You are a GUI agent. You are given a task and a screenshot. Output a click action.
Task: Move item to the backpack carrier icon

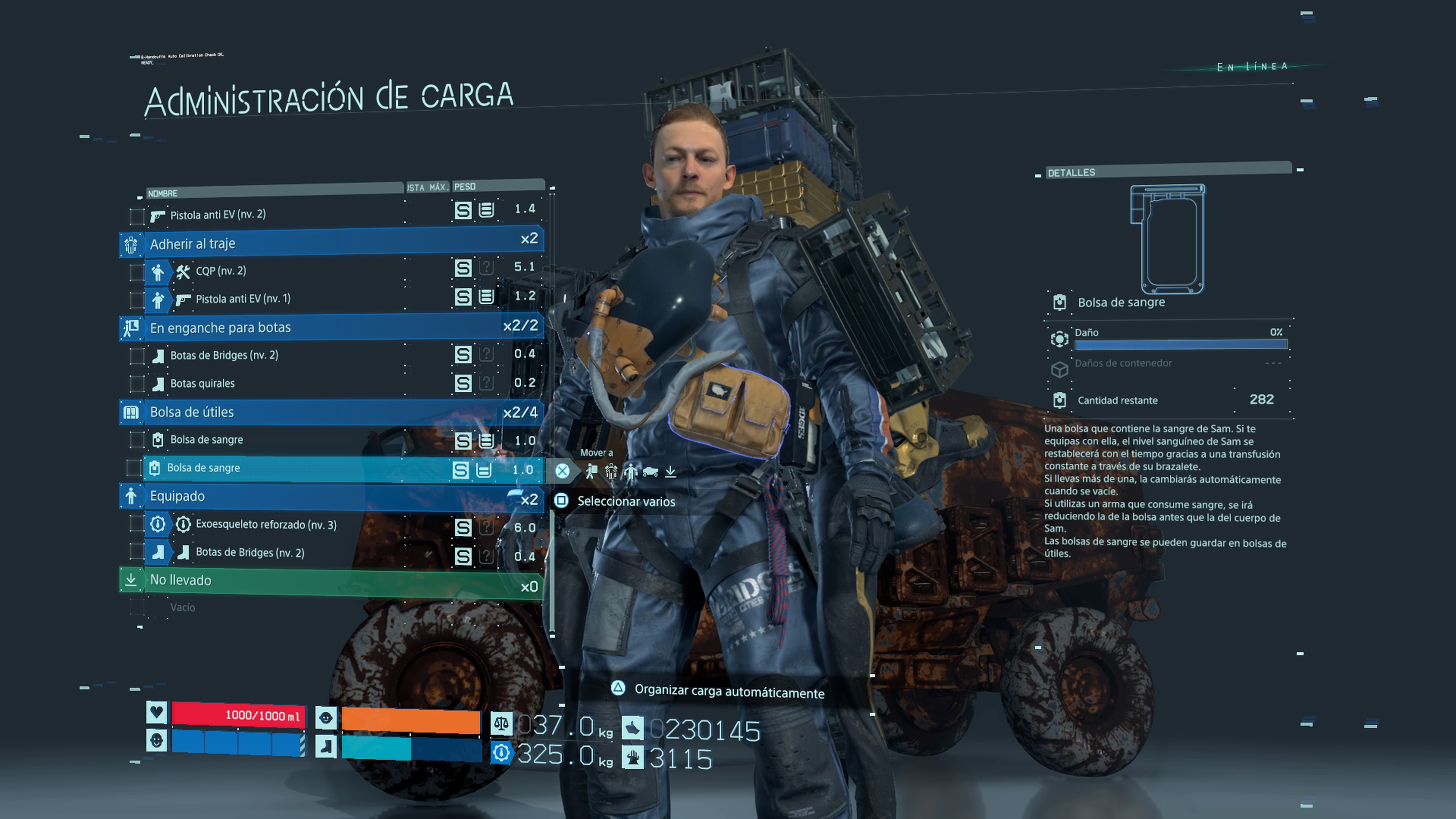(x=592, y=471)
